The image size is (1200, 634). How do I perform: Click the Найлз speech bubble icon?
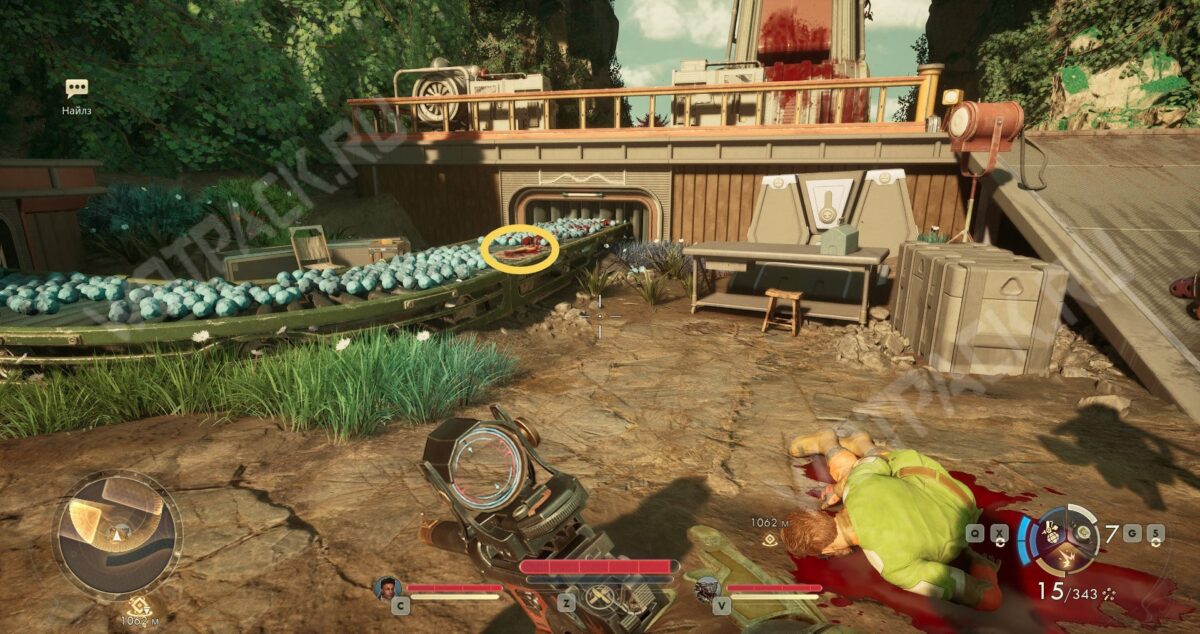coord(76,88)
